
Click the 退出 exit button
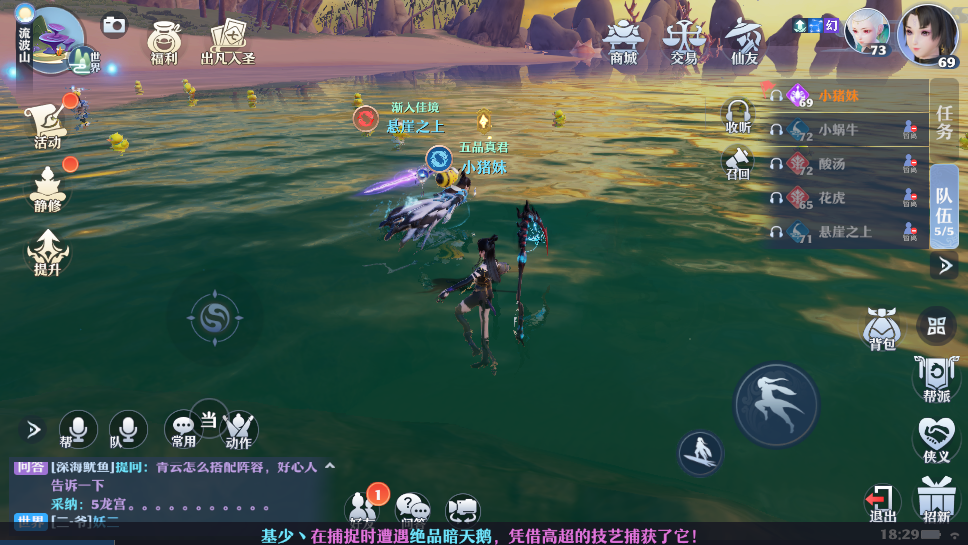tap(882, 503)
